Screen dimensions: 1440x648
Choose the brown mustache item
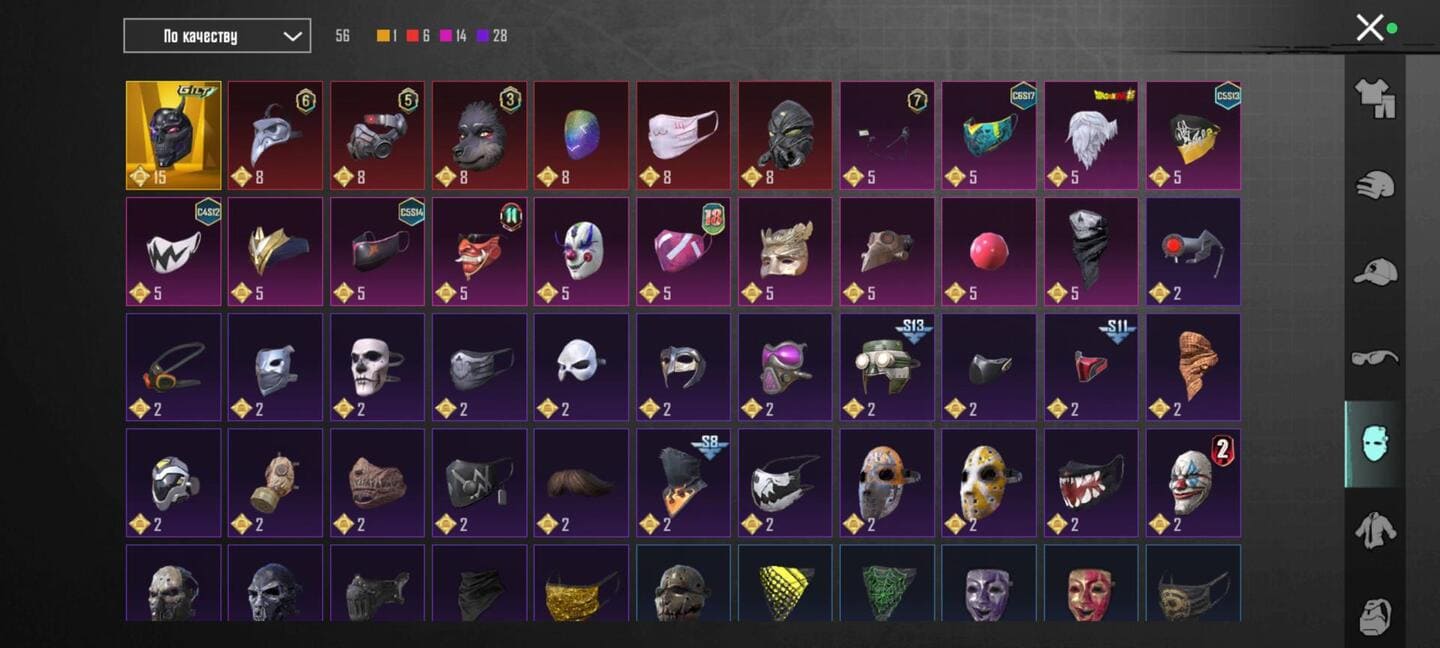pos(581,483)
